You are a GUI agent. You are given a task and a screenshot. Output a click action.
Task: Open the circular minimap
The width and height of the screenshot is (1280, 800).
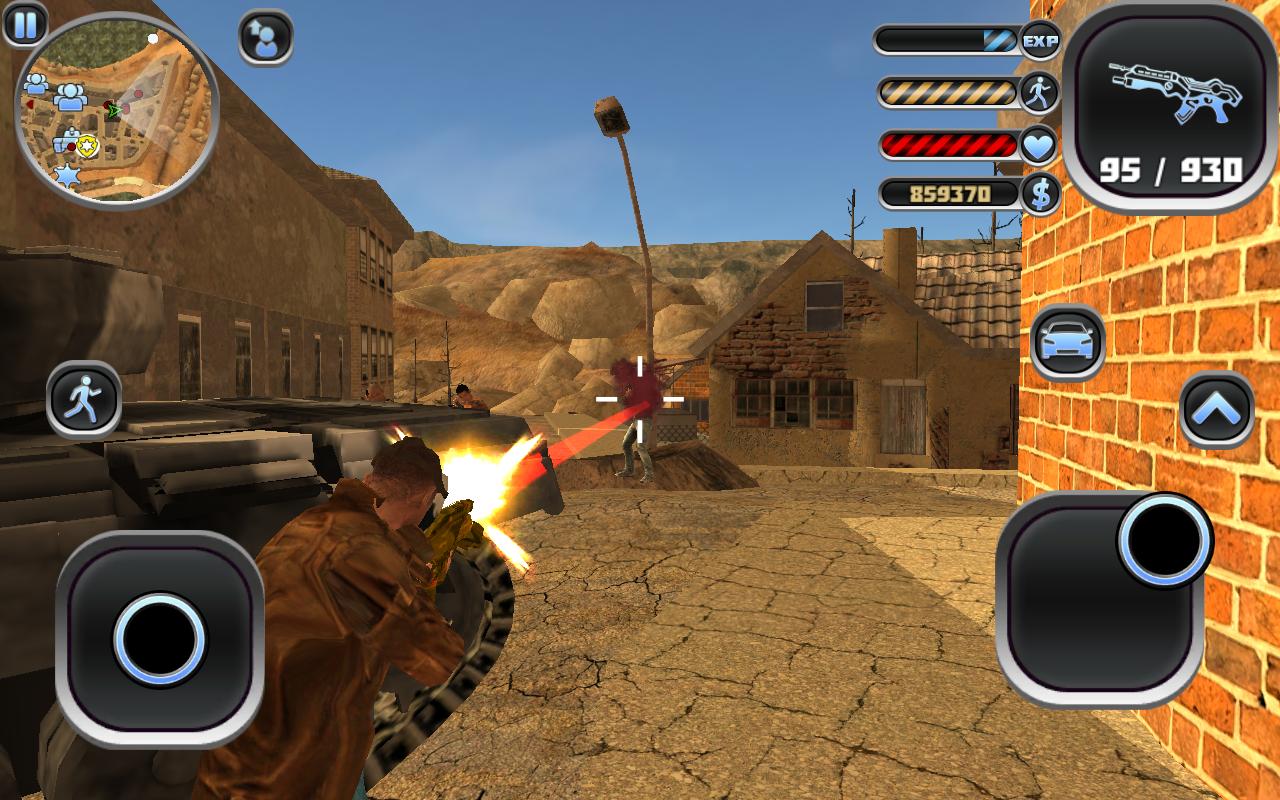pos(116,110)
